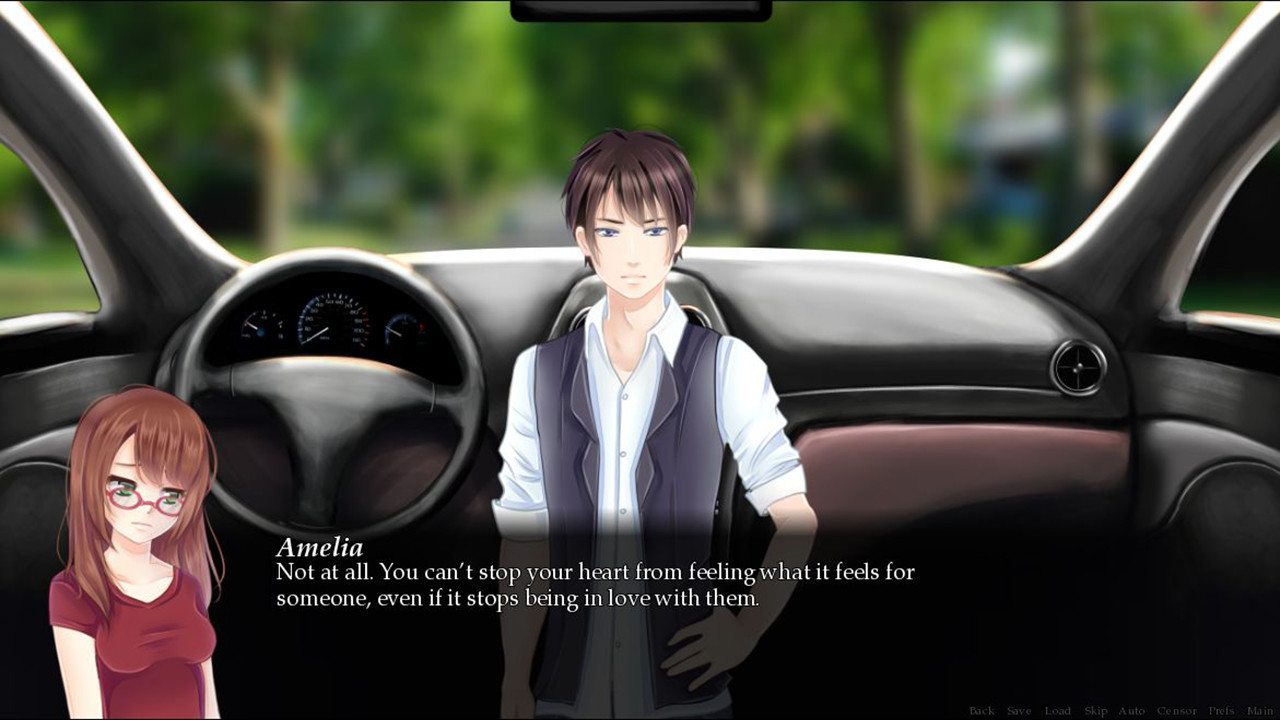The width and height of the screenshot is (1280, 720).
Task: Click the Back button in quick menu
Action: click(x=981, y=711)
